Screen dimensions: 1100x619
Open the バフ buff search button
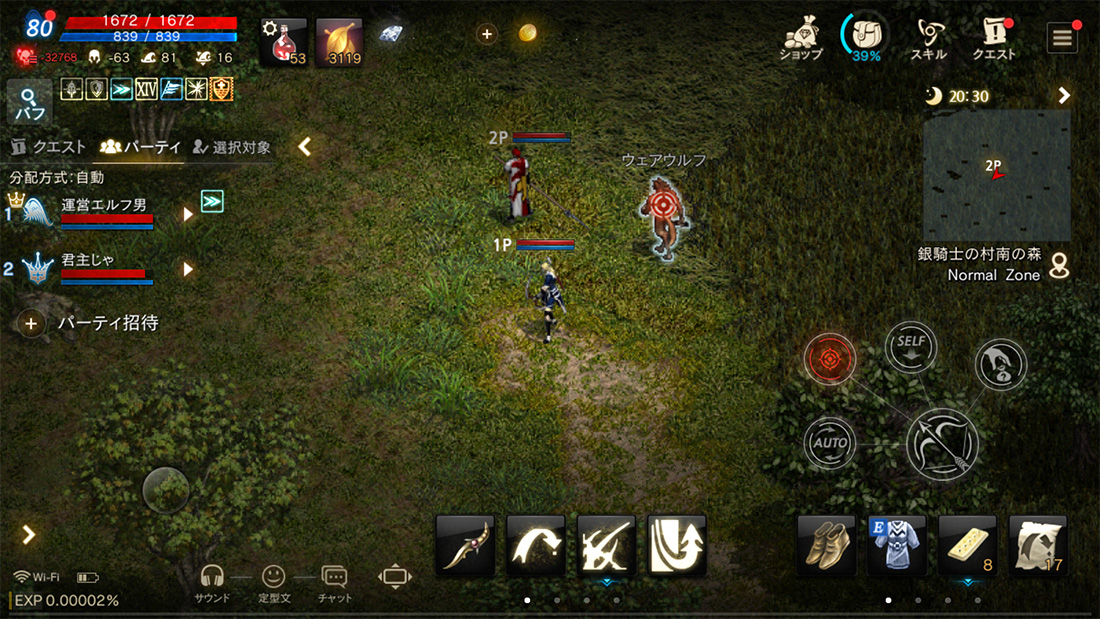coord(29,102)
